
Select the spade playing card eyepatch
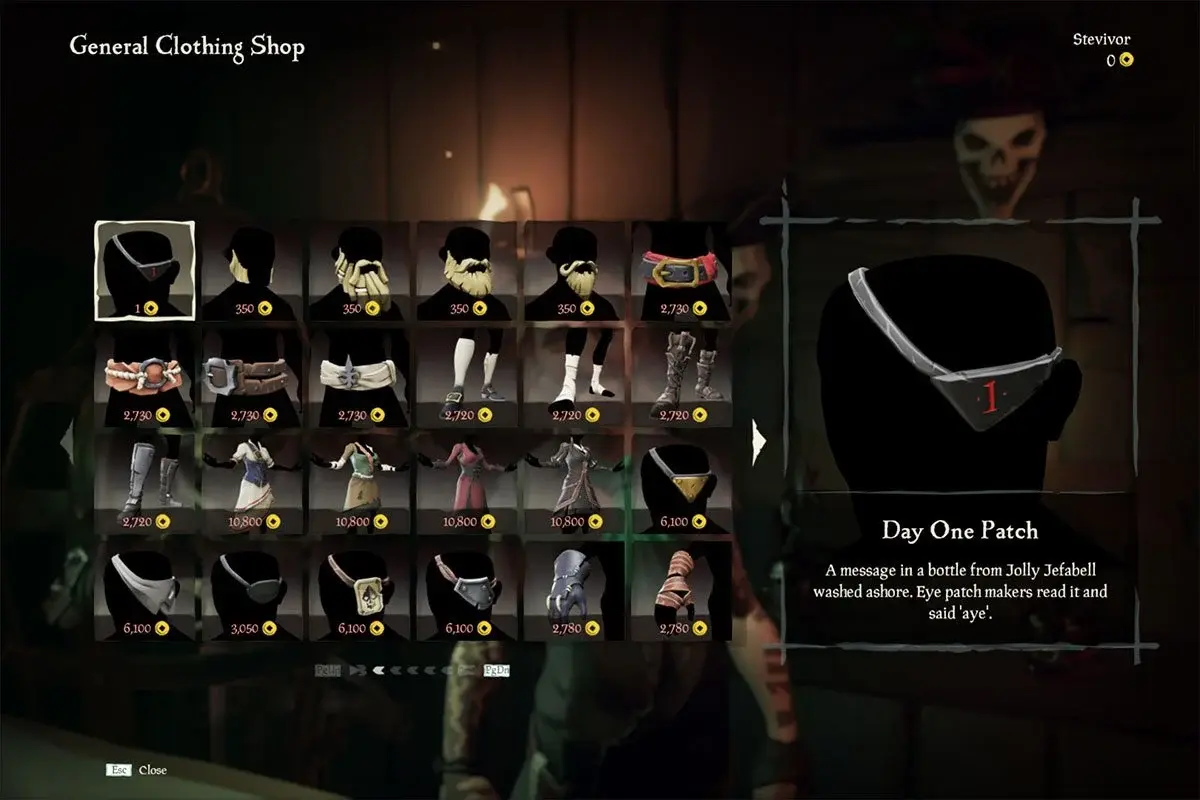(359, 591)
